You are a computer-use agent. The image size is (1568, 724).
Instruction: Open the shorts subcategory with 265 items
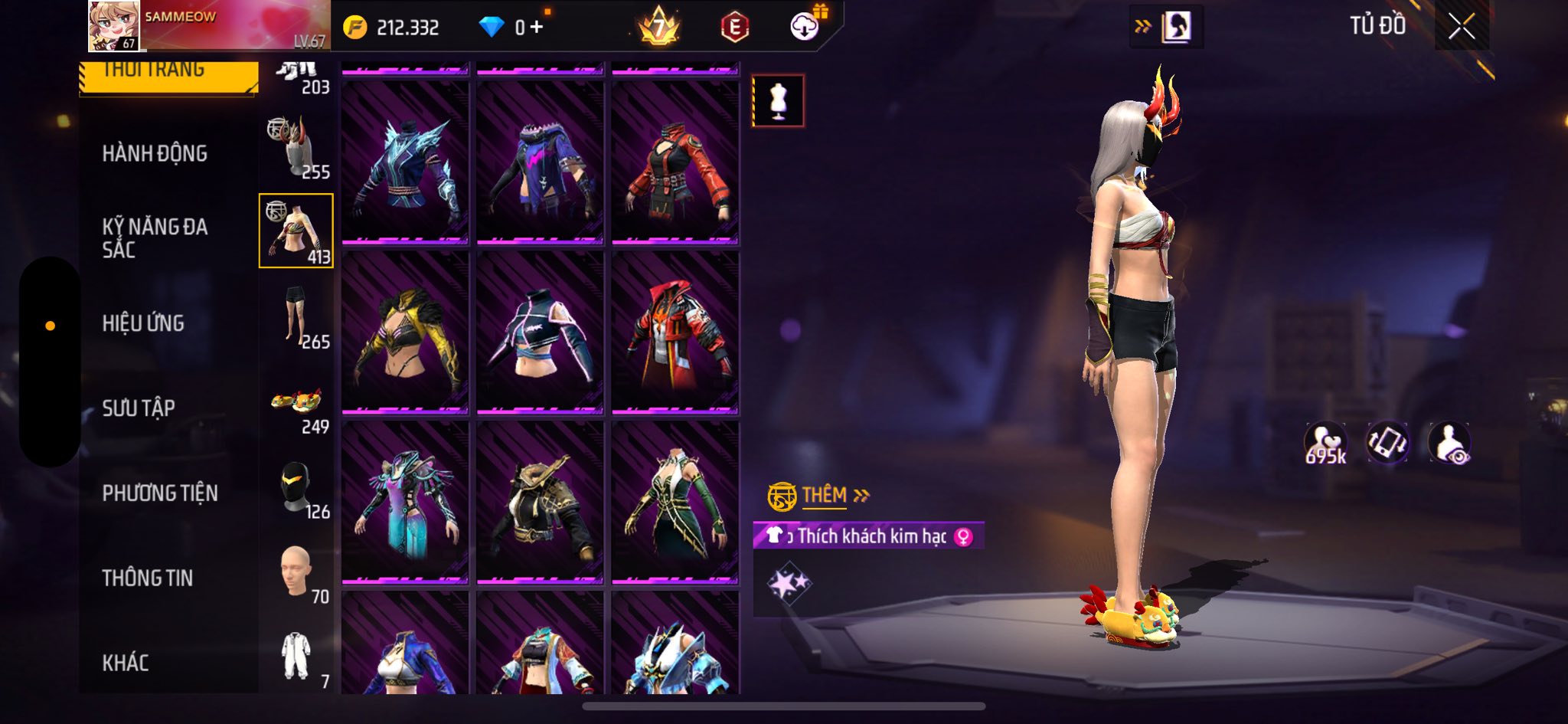coord(296,316)
